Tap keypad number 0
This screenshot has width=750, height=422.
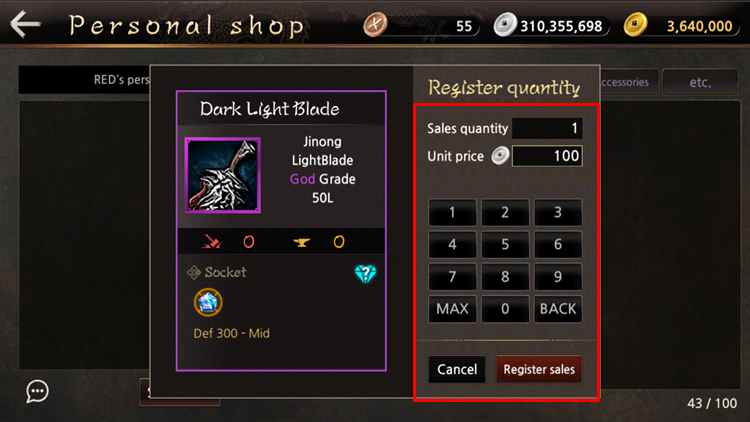(505, 309)
